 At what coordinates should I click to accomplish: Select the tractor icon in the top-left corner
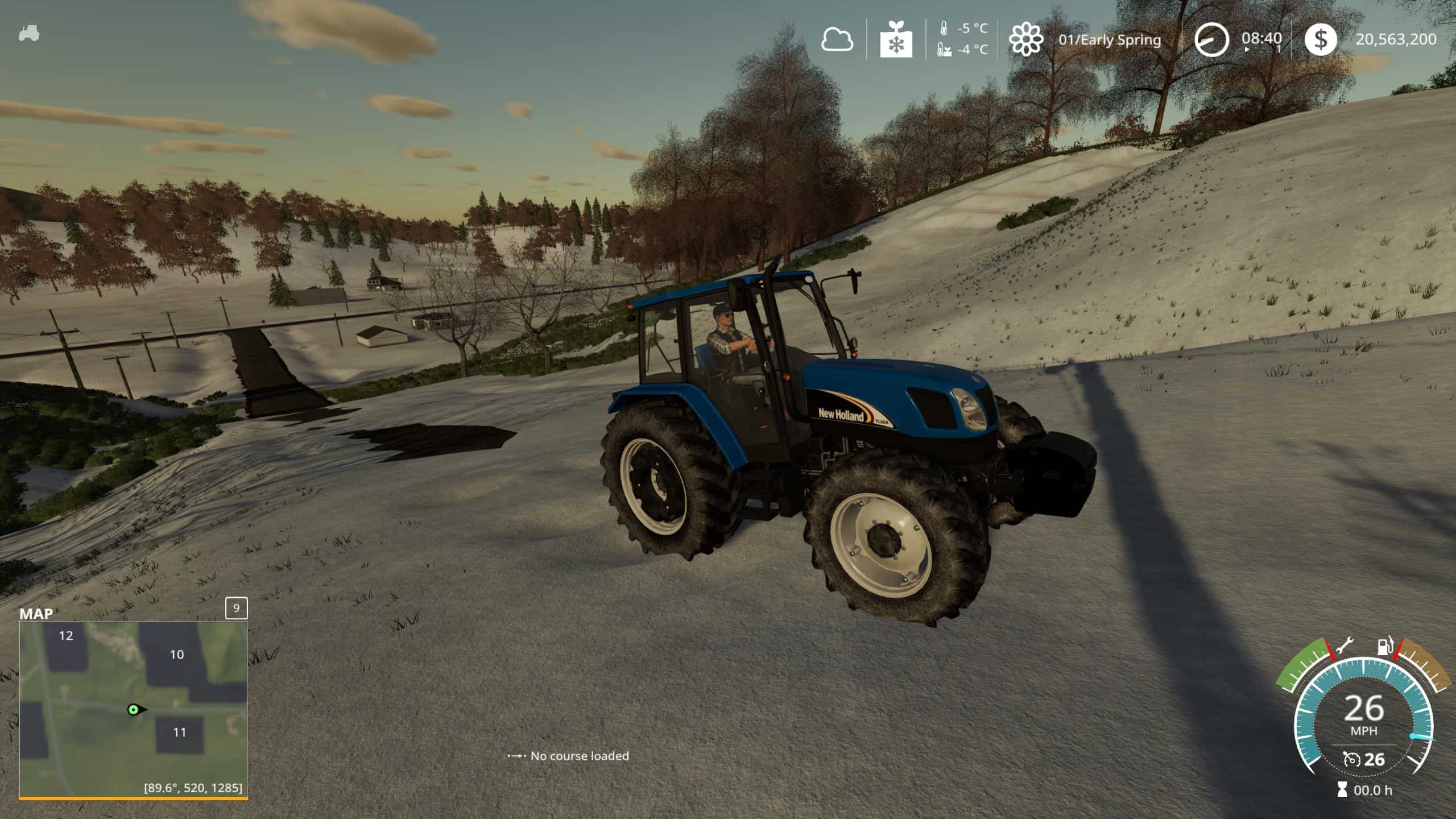[x=29, y=34]
